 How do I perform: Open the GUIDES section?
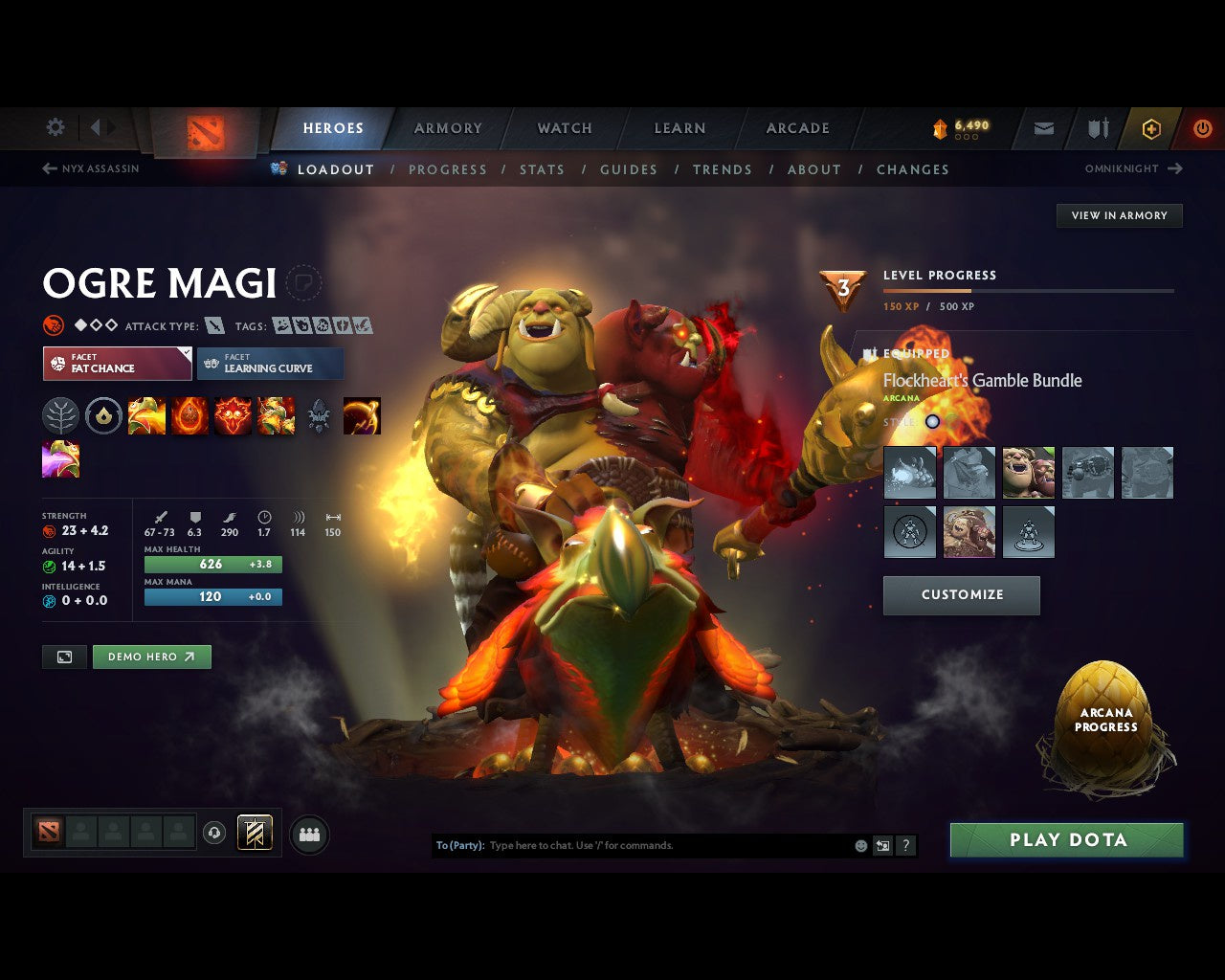628,169
